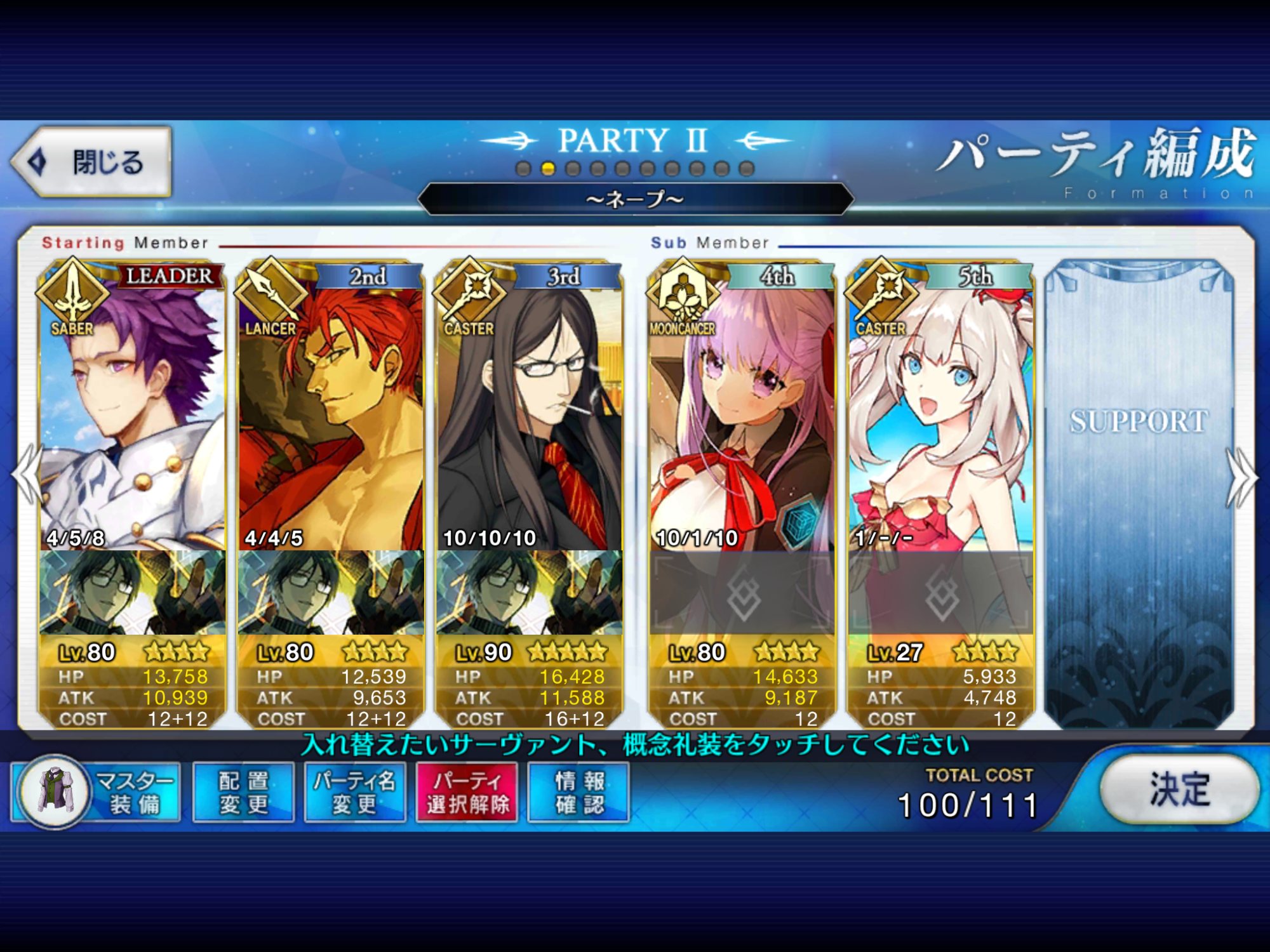
Task: Change the Lancer's equipped craft essence
Action: pyautogui.click(x=330, y=593)
